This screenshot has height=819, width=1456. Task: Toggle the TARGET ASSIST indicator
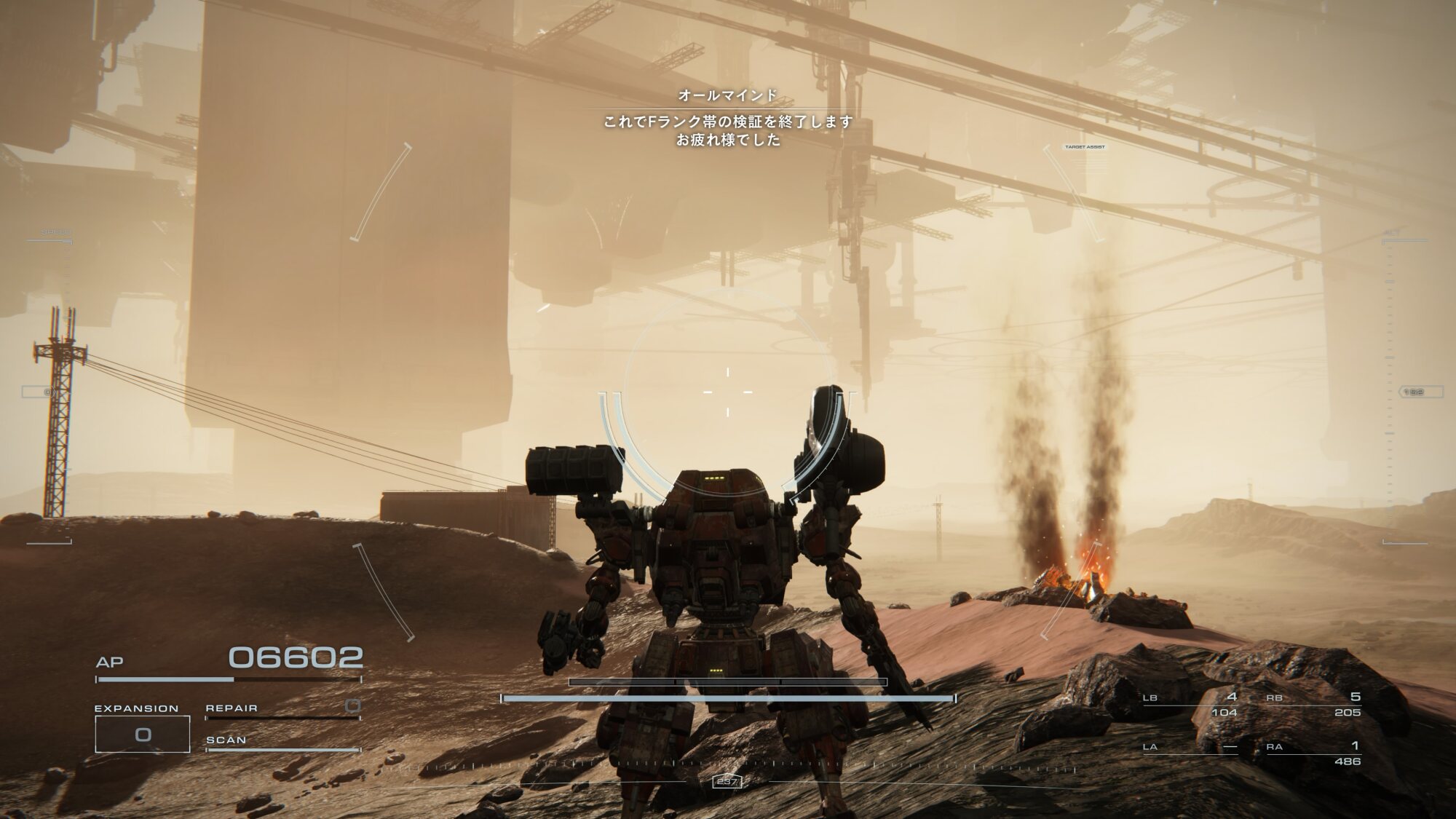tap(1085, 147)
